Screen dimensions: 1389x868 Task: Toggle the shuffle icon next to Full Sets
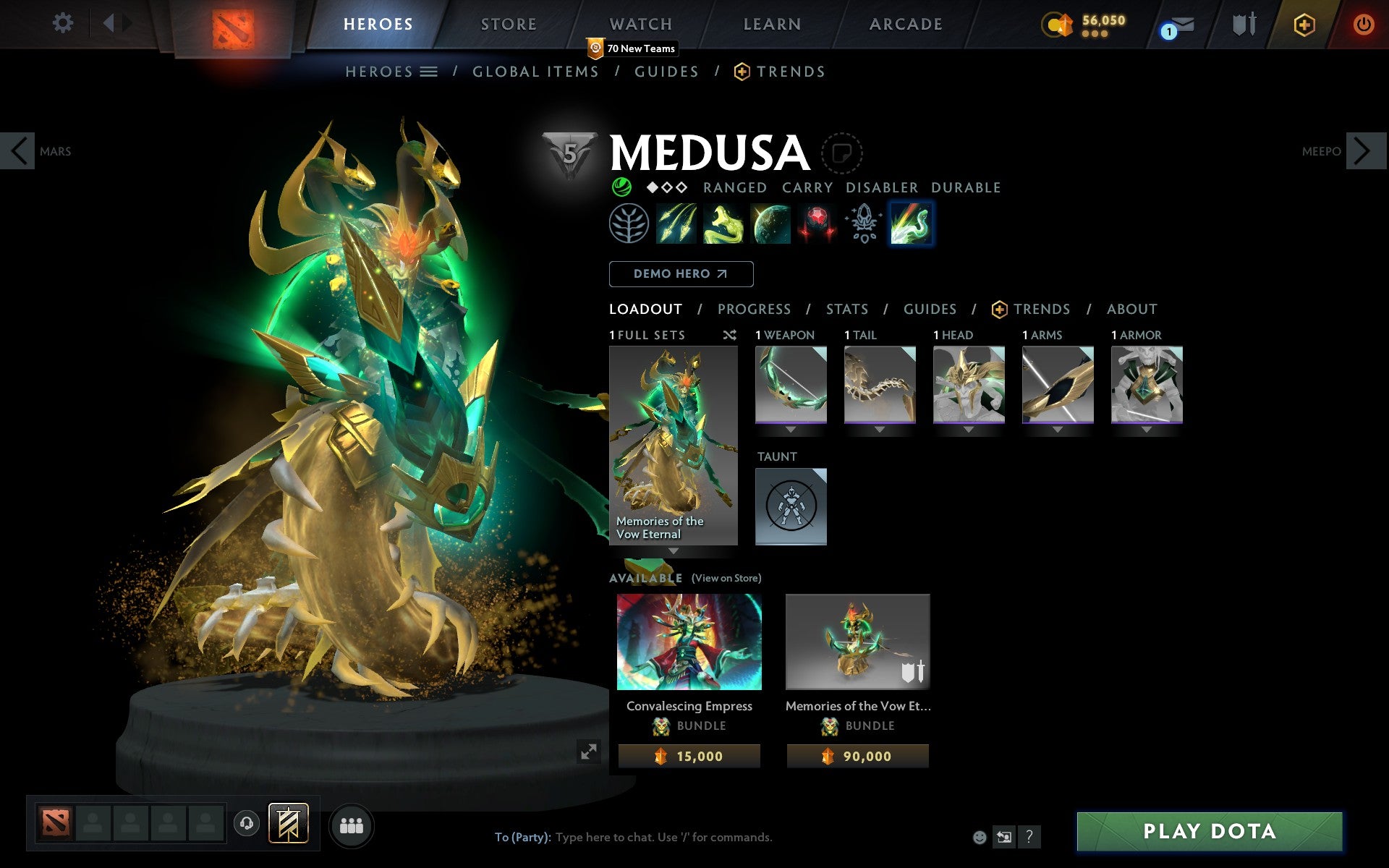729,335
